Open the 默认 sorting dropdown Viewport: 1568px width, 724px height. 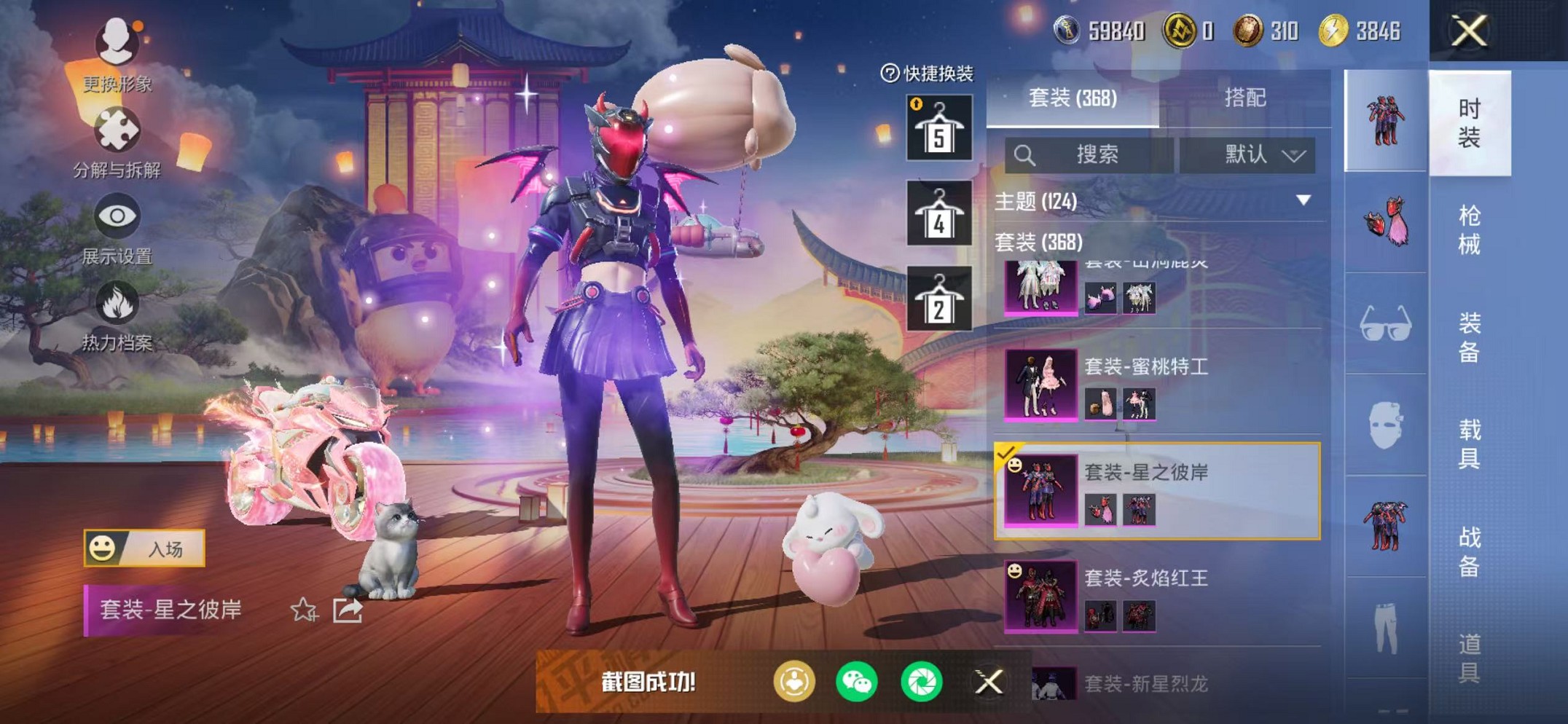coord(1255,155)
